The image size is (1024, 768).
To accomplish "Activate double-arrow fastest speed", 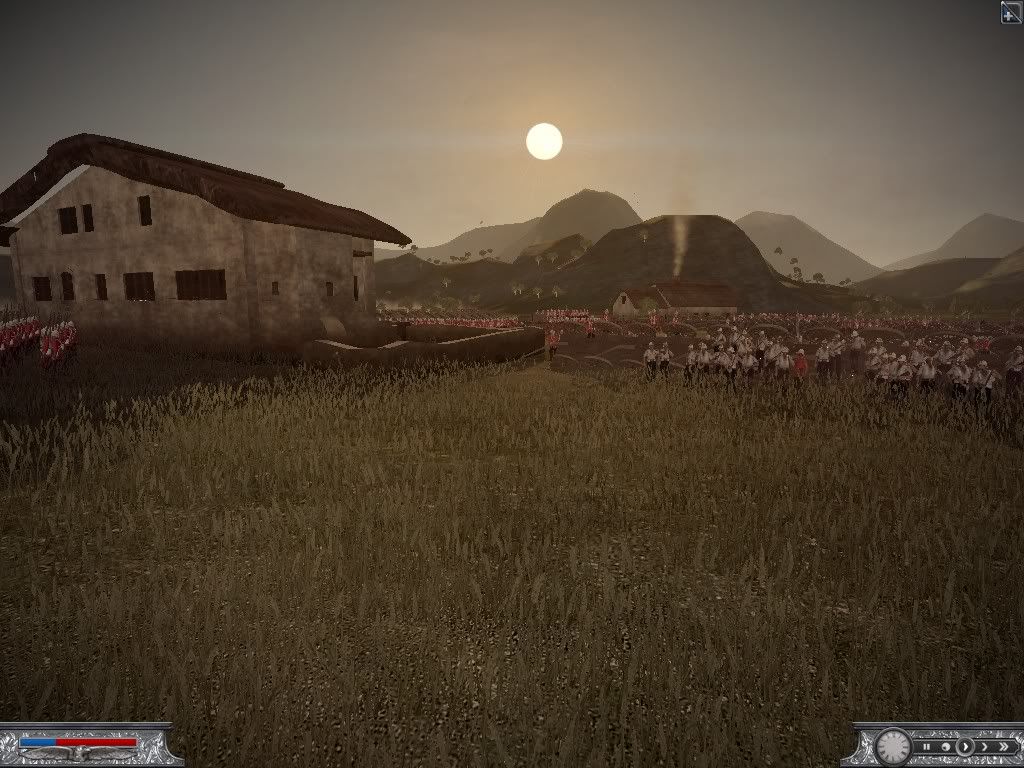I will coord(1004,747).
